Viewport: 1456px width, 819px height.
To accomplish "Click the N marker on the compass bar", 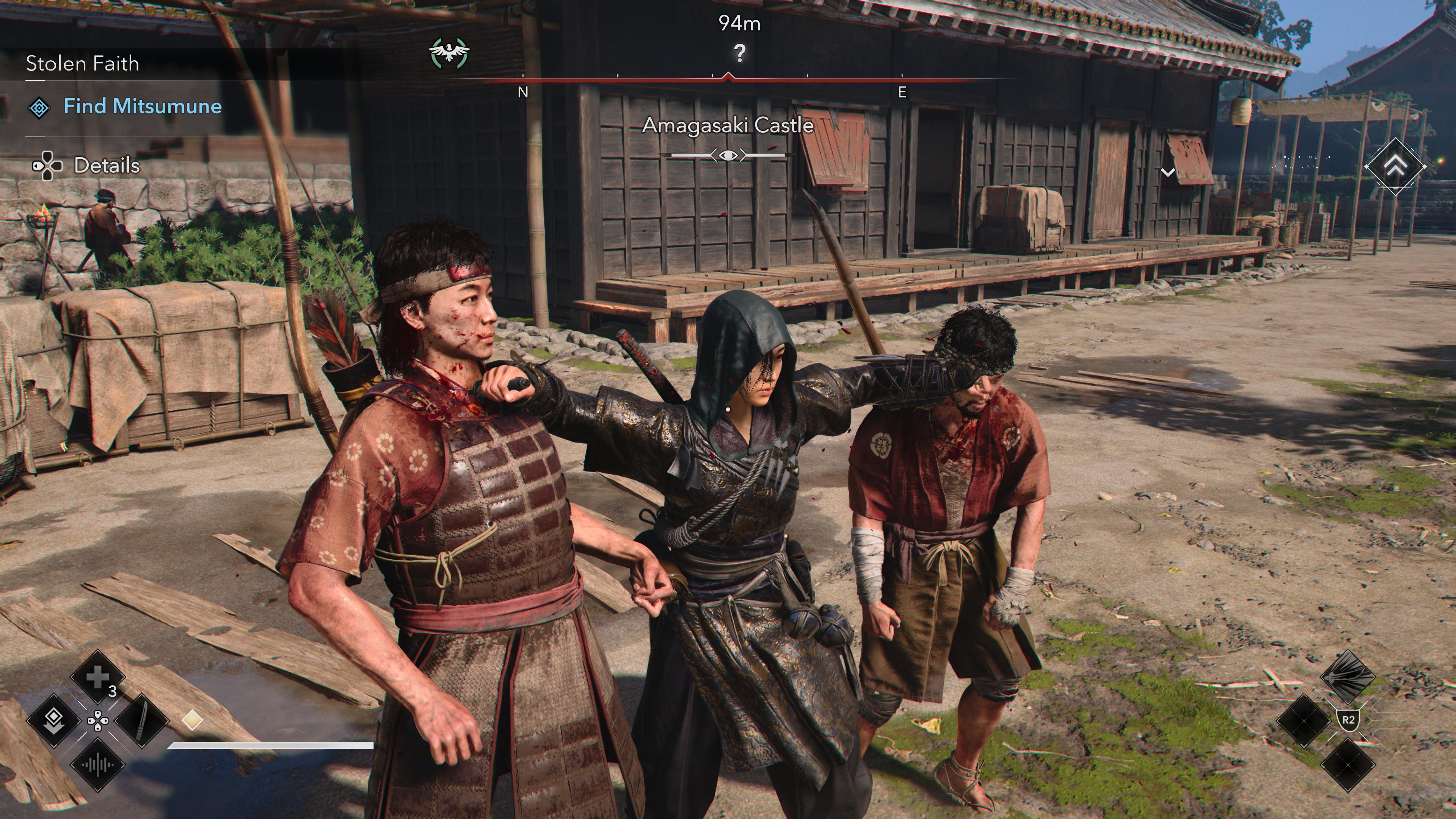I will click(x=523, y=91).
